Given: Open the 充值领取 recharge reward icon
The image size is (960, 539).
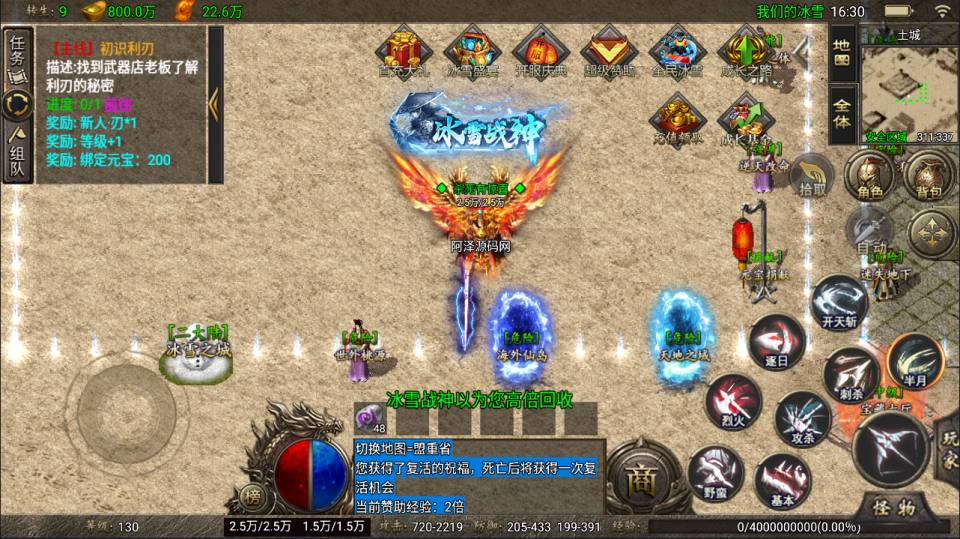Looking at the screenshot, I should pos(678,120).
